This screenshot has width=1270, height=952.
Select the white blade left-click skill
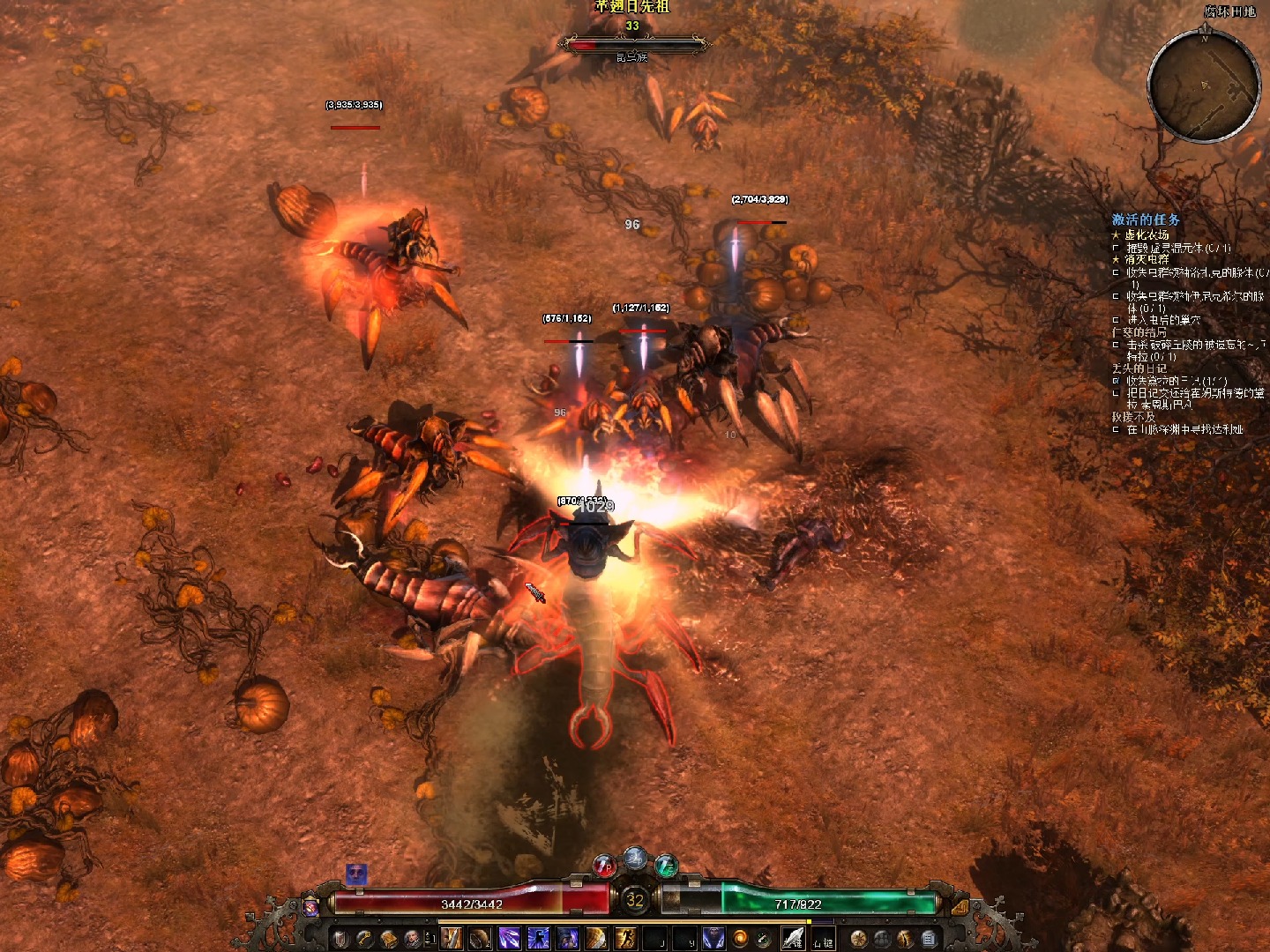pyautogui.click(x=793, y=938)
